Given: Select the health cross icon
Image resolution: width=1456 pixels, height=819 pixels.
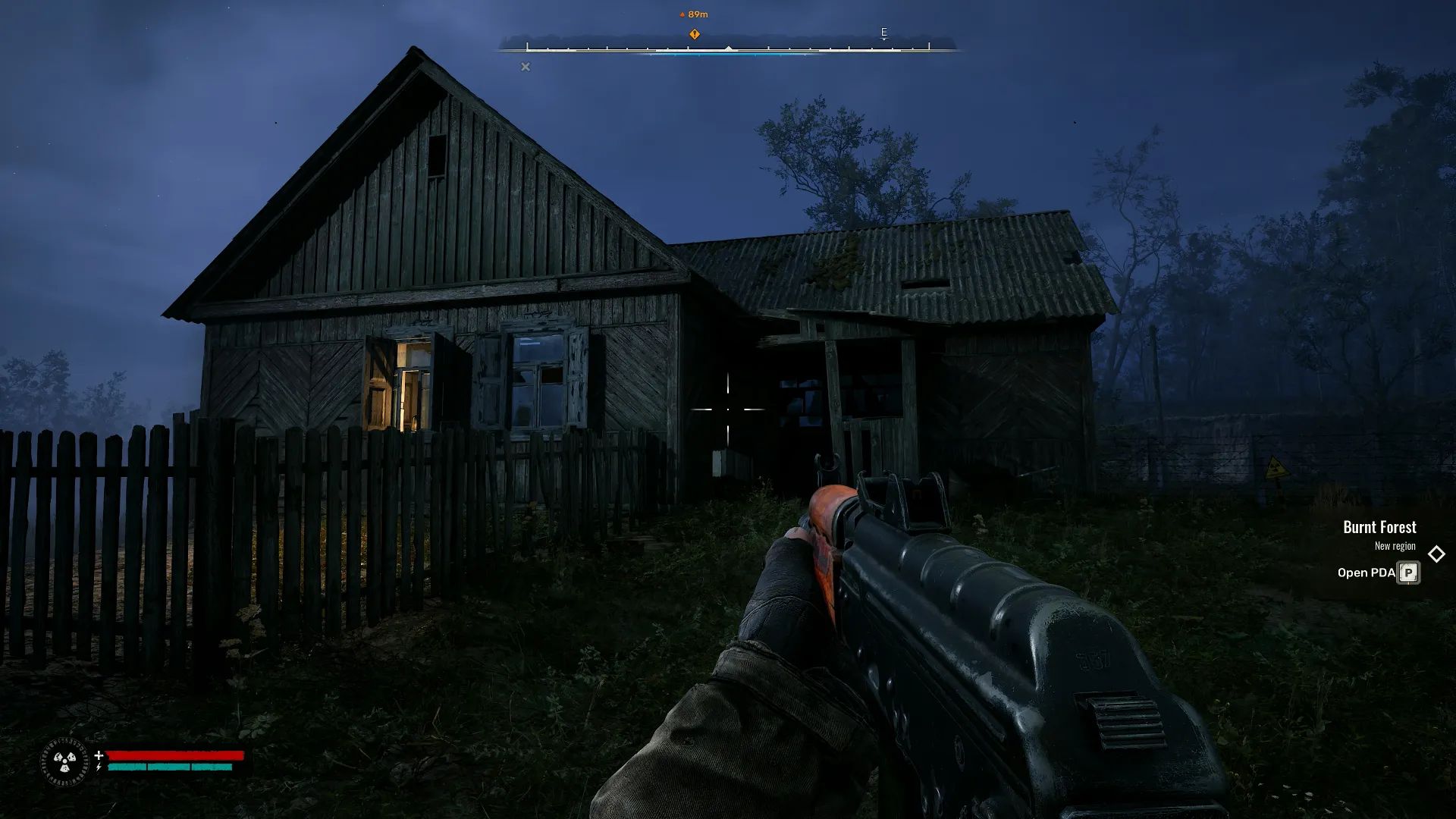Looking at the screenshot, I should point(98,755).
